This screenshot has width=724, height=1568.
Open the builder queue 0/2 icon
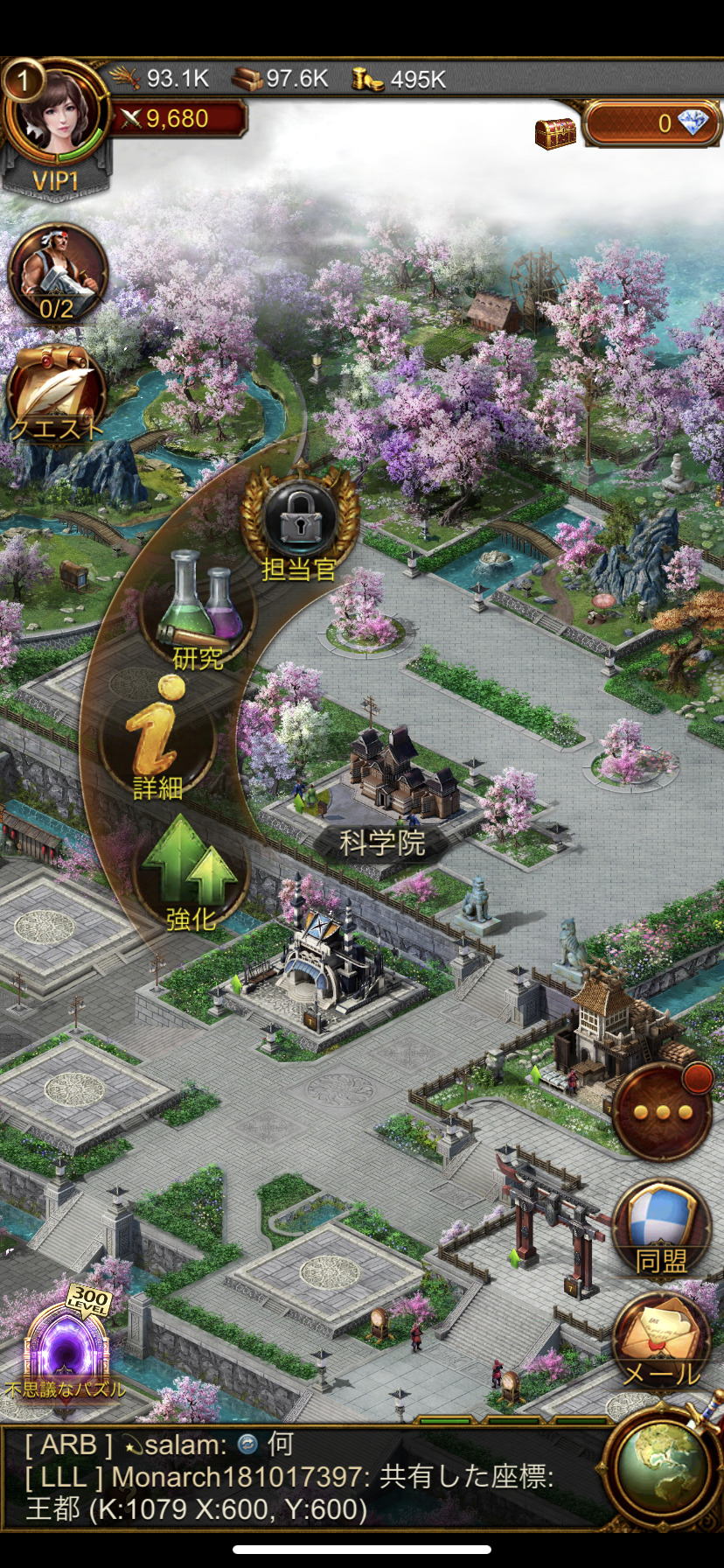(58, 274)
